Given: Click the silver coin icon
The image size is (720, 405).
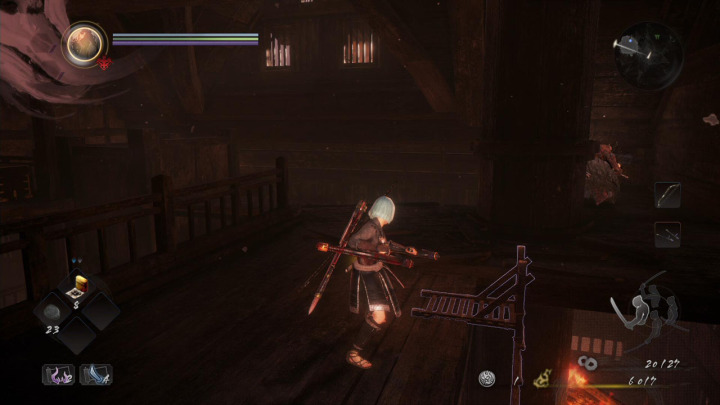Looking at the screenshot, I should coord(487,378).
